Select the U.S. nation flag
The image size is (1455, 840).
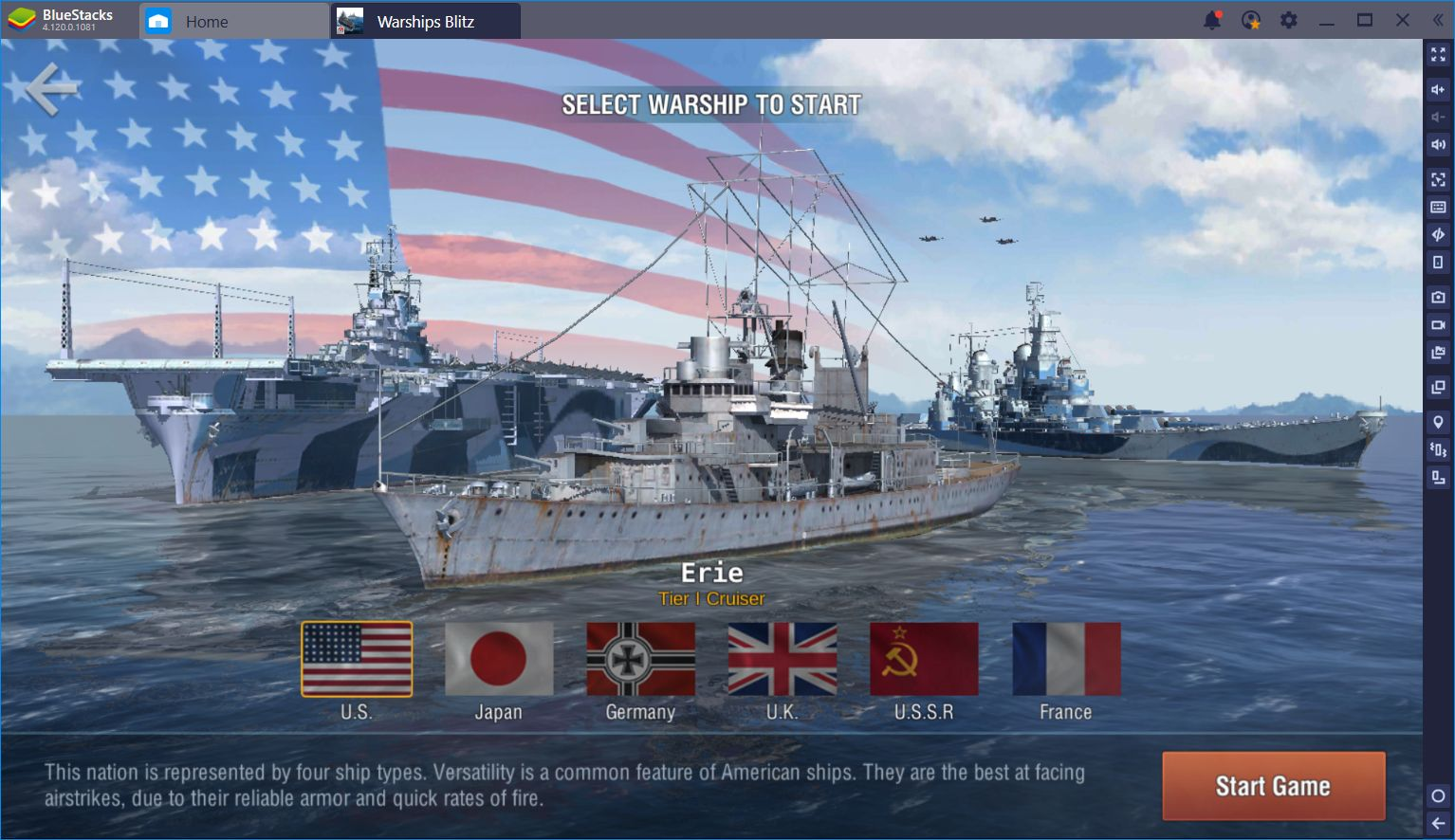point(357,659)
